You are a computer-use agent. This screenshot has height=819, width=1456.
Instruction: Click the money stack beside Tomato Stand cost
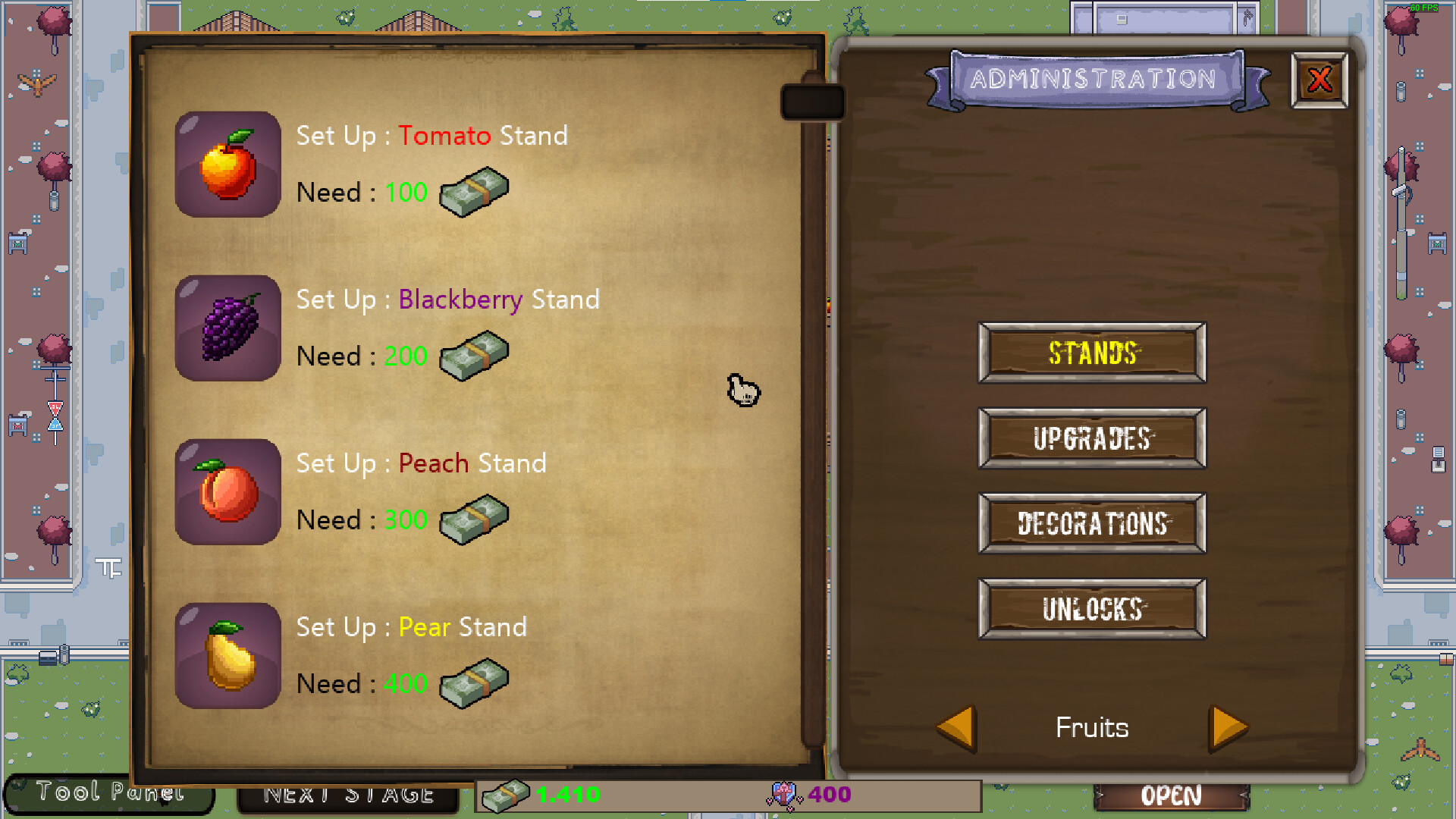474,192
